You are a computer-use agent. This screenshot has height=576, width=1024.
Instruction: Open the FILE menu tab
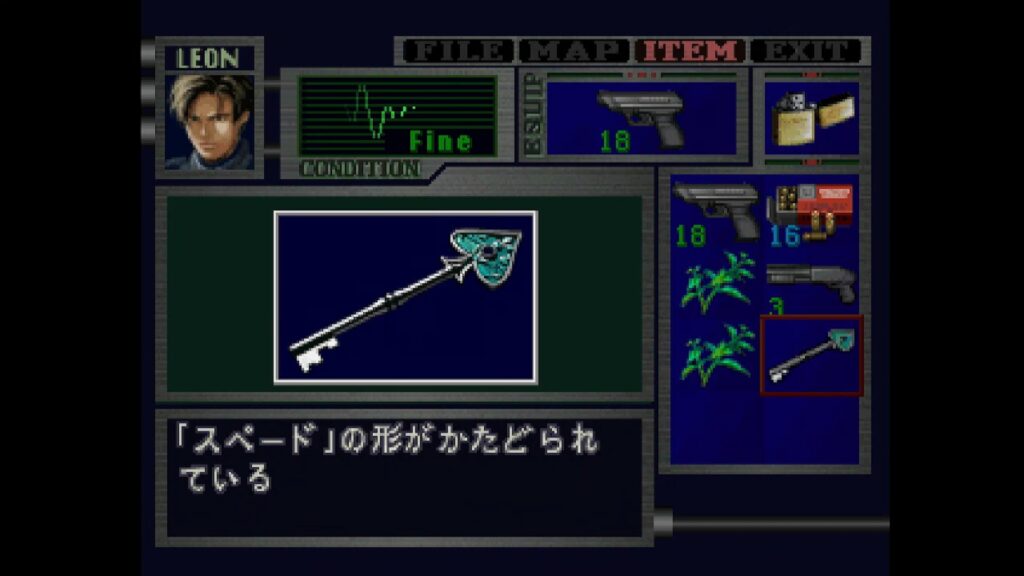[x=455, y=51]
